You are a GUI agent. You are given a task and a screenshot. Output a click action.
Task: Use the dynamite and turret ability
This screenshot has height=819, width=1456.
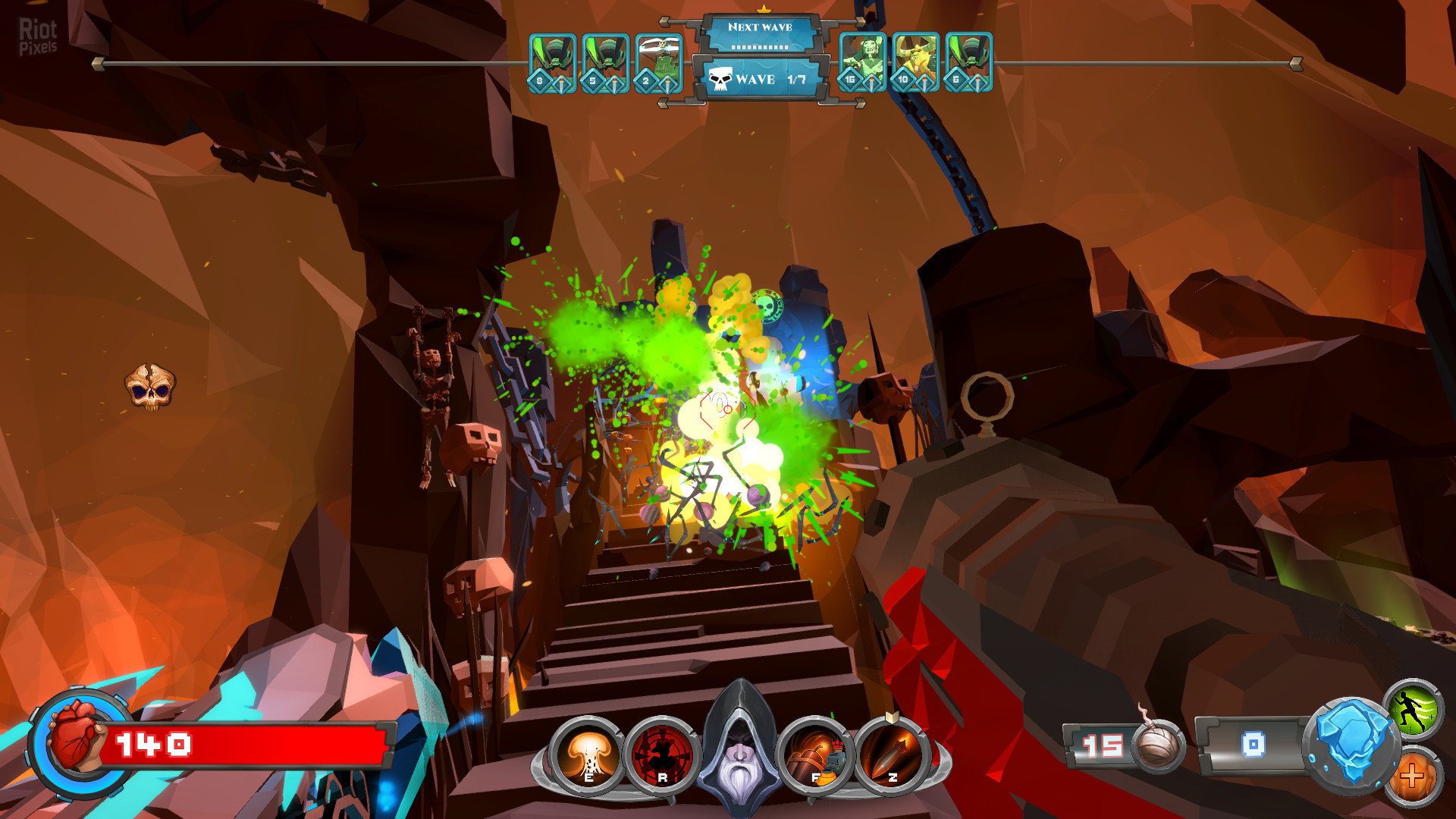click(816, 754)
